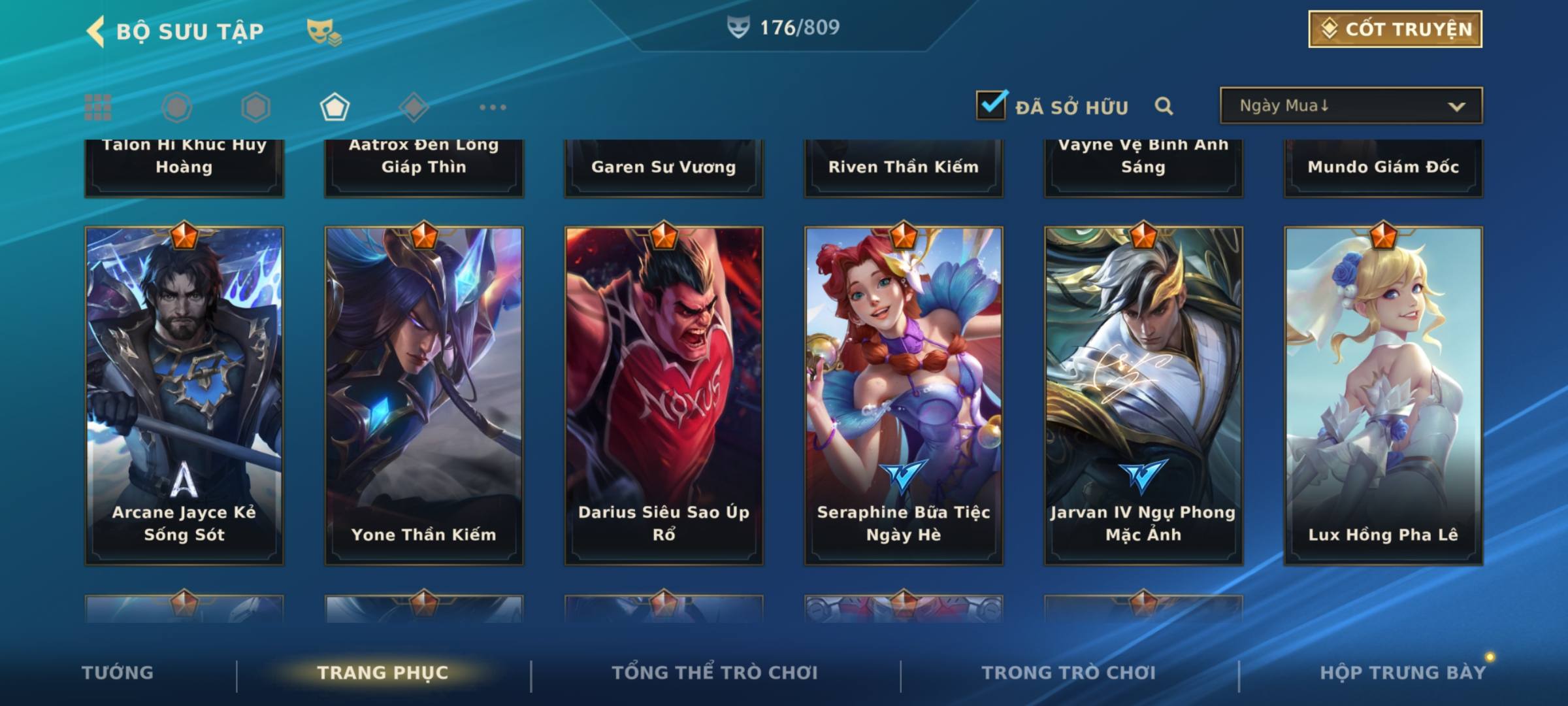Viewport: 1568px width, 706px height.
Task: Switch to the Tướng tab
Action: pyautogui.click(x=118, y=673)
